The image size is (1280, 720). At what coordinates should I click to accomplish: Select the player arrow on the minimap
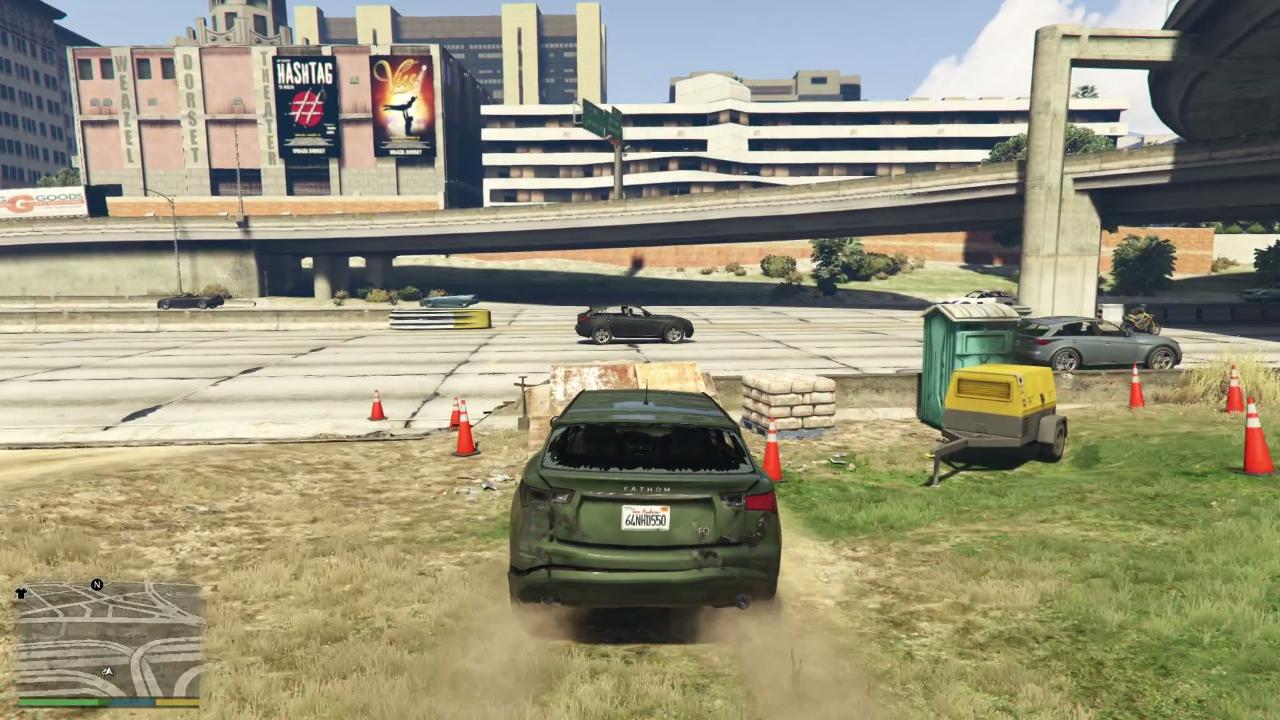point(108,670)
